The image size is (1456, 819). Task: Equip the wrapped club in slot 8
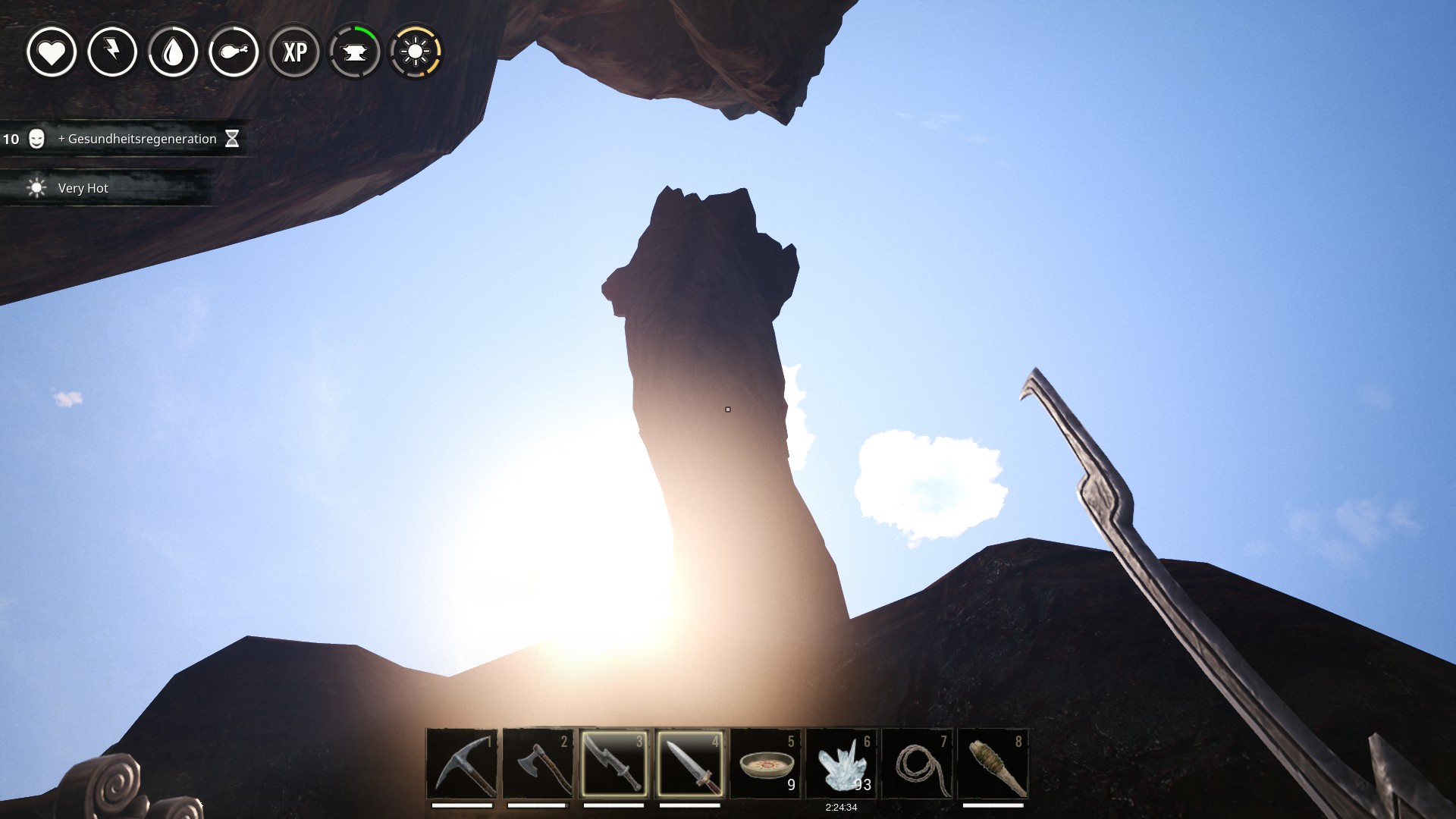tap(993, 764)
